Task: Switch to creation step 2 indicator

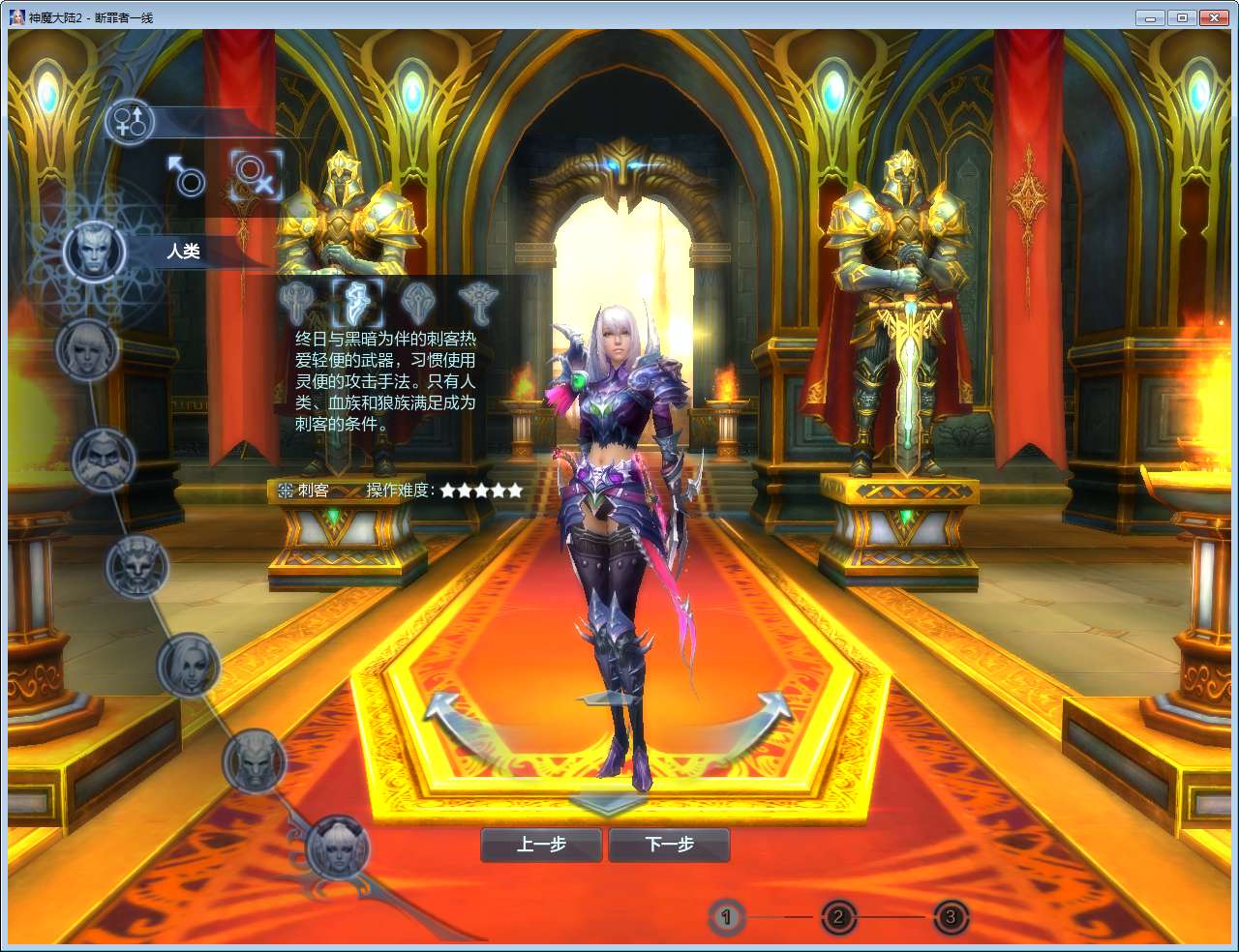Action: click(838, 918)
